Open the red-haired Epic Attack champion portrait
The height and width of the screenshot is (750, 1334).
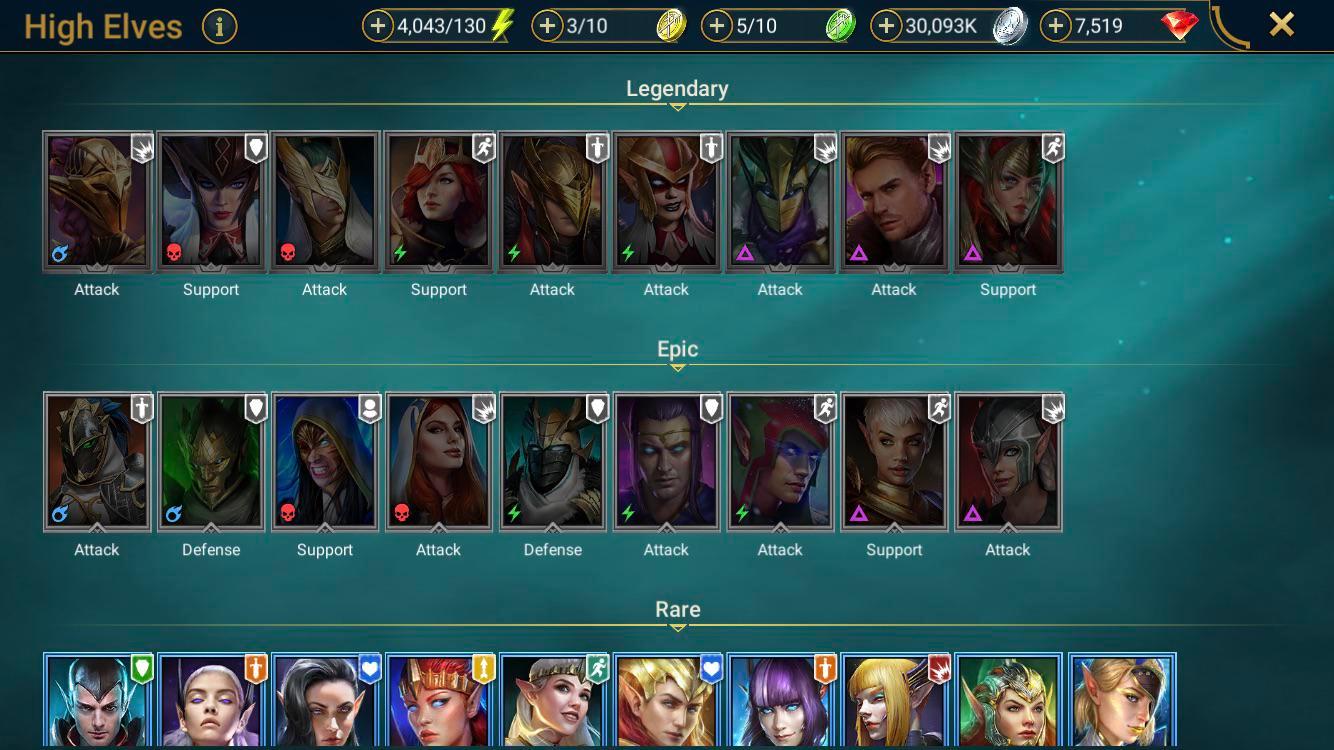[x=439, y=460]
